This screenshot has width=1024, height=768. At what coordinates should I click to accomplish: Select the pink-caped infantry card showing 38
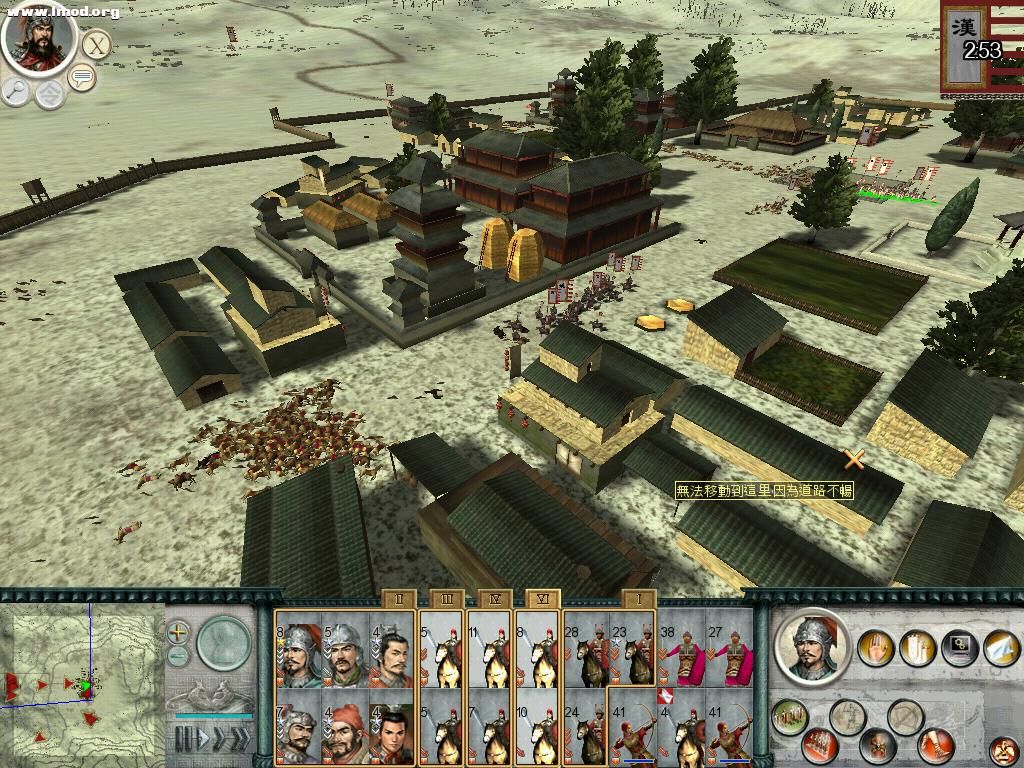click(x=682, y=654)
